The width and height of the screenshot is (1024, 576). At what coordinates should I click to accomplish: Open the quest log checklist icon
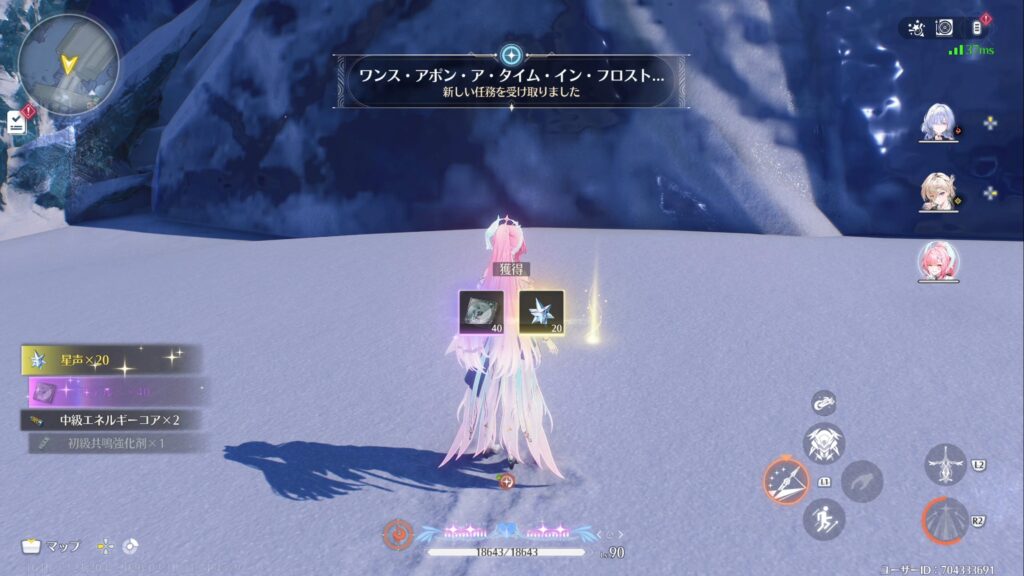[17, 122]
